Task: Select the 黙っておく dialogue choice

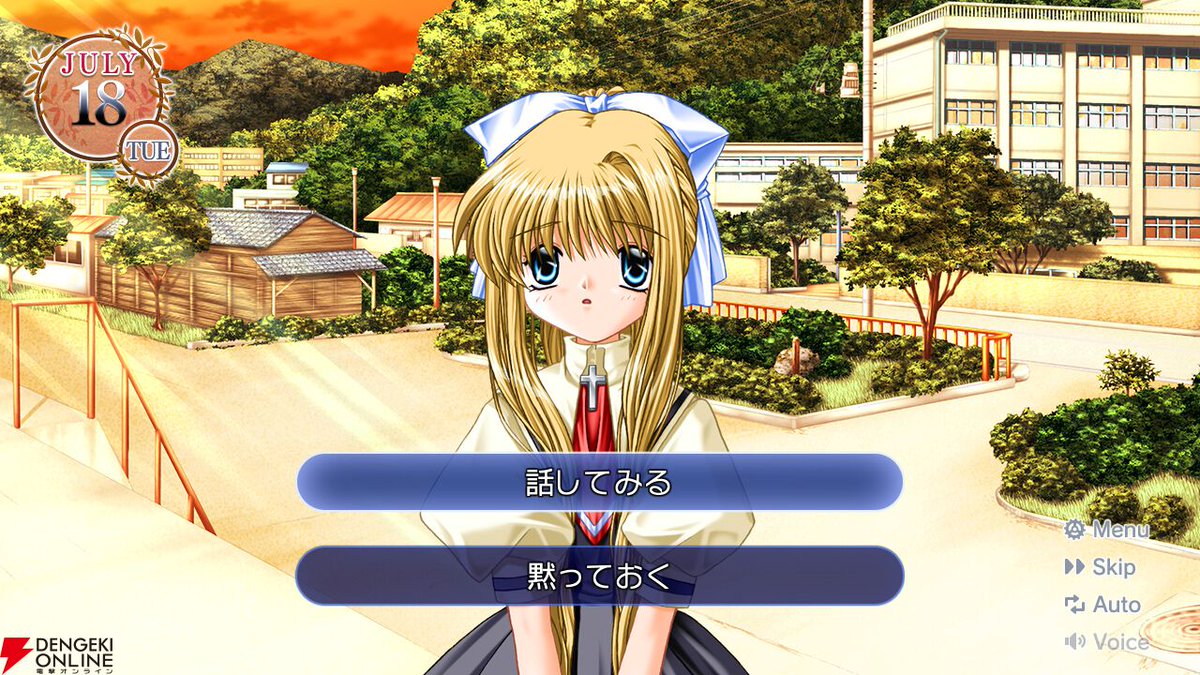Action: click(x=600, y=575)
